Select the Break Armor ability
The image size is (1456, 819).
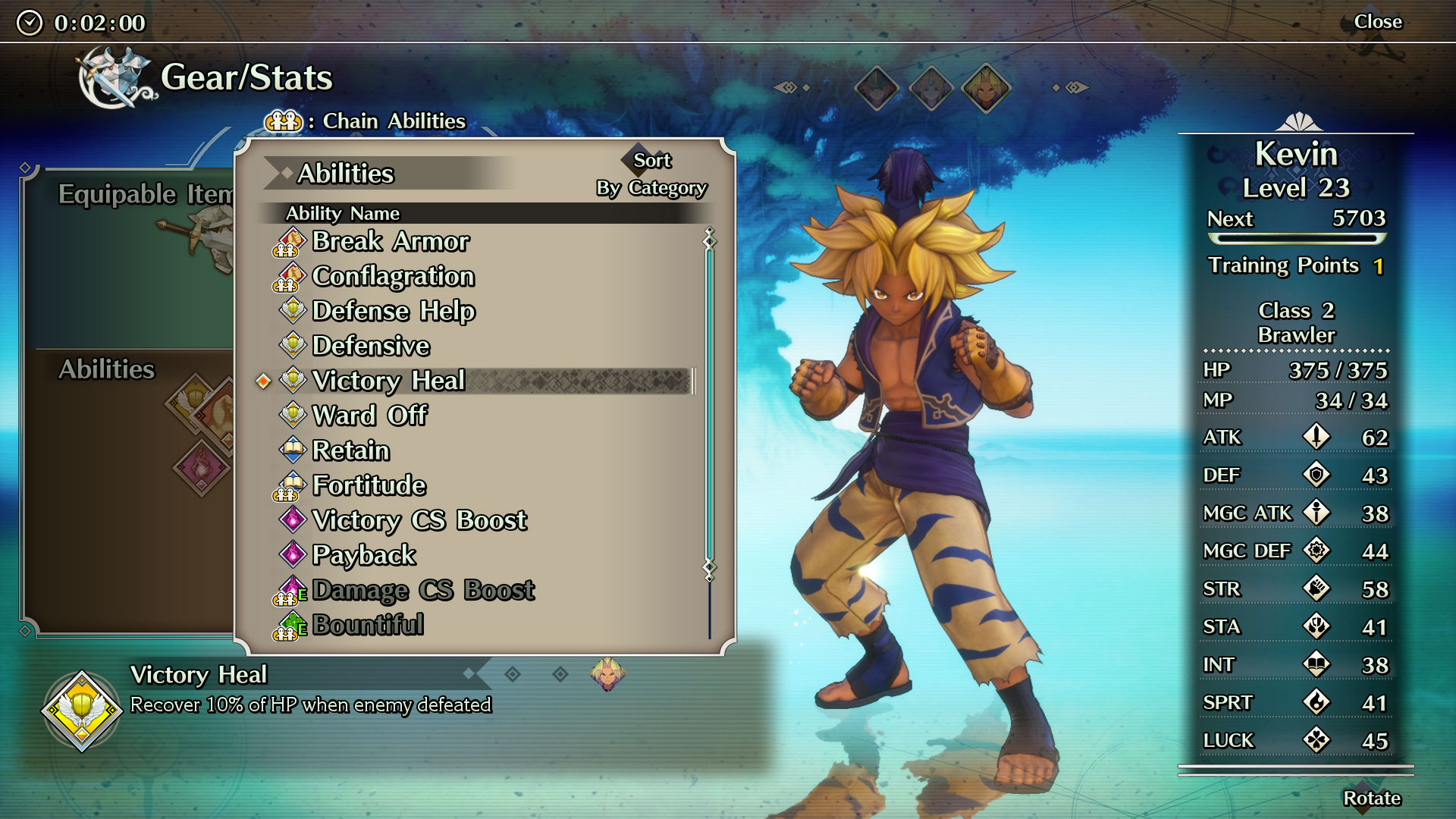point(391,241)
